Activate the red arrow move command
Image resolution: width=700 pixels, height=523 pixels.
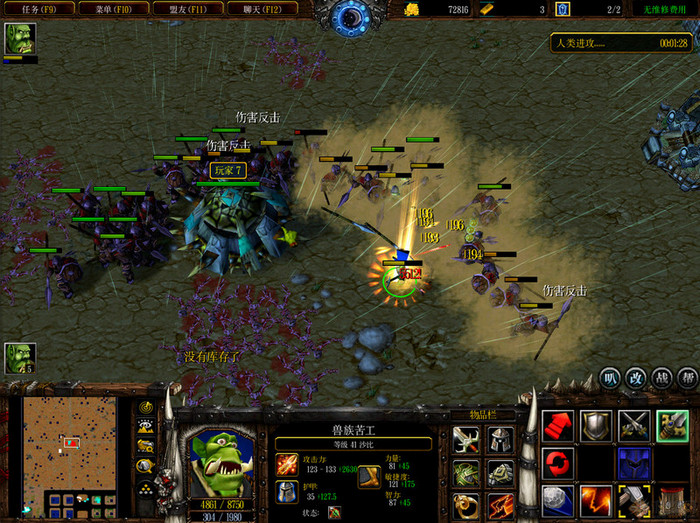tap(558, 426)
